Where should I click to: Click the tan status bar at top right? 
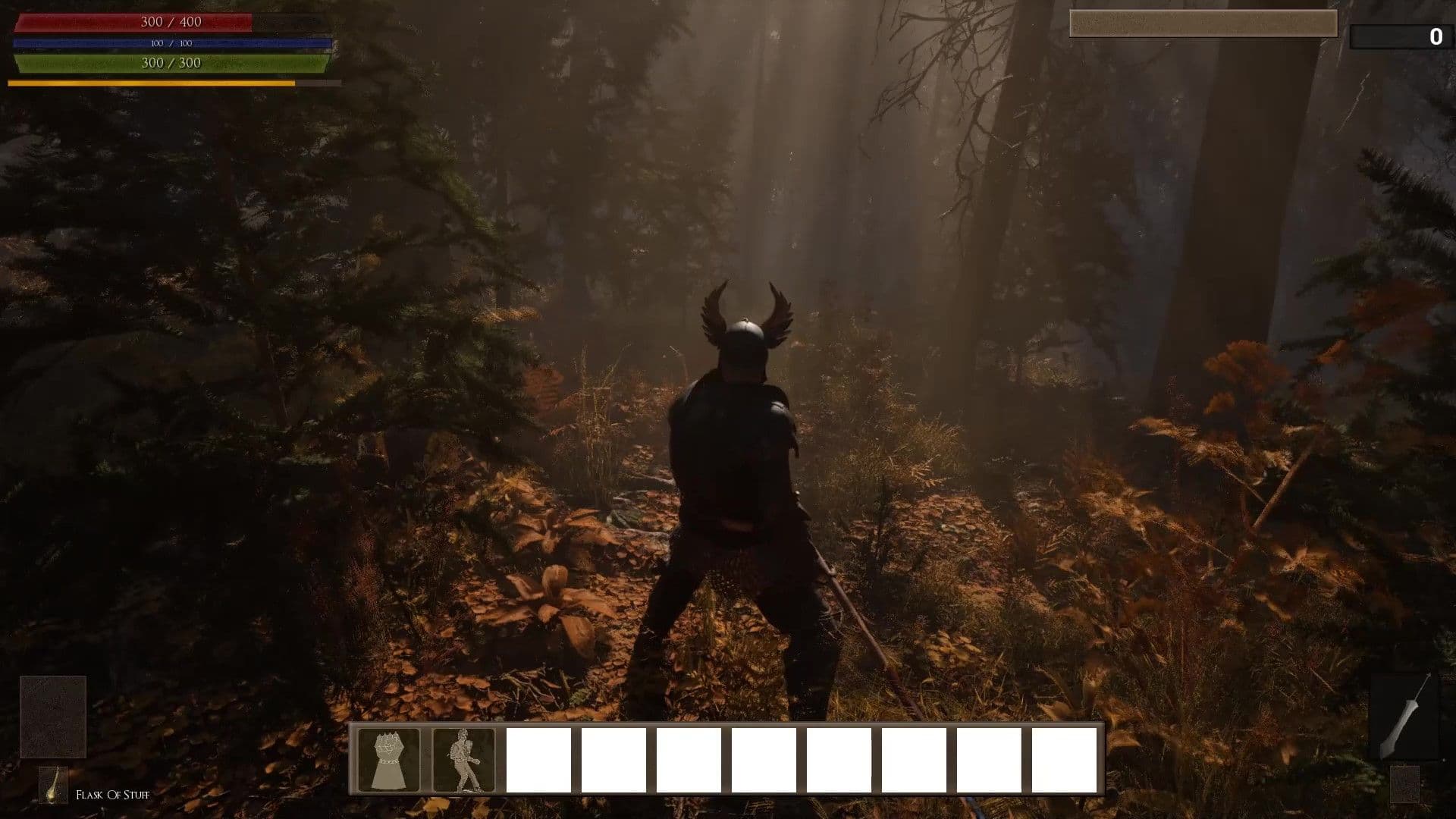1203,24
